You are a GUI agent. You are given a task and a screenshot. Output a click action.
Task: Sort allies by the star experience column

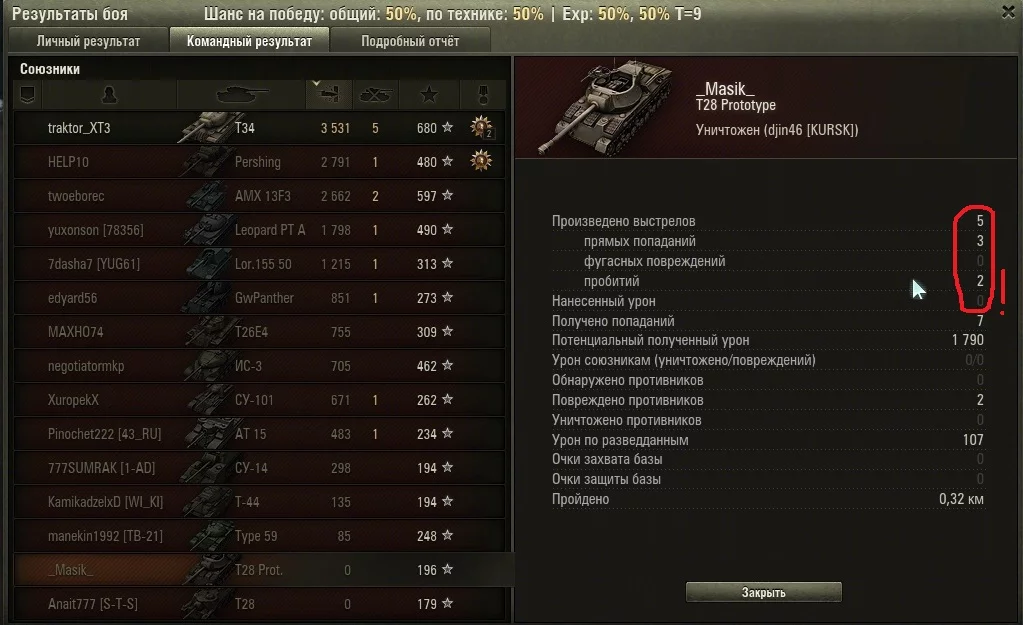click(x=429, y=95)
